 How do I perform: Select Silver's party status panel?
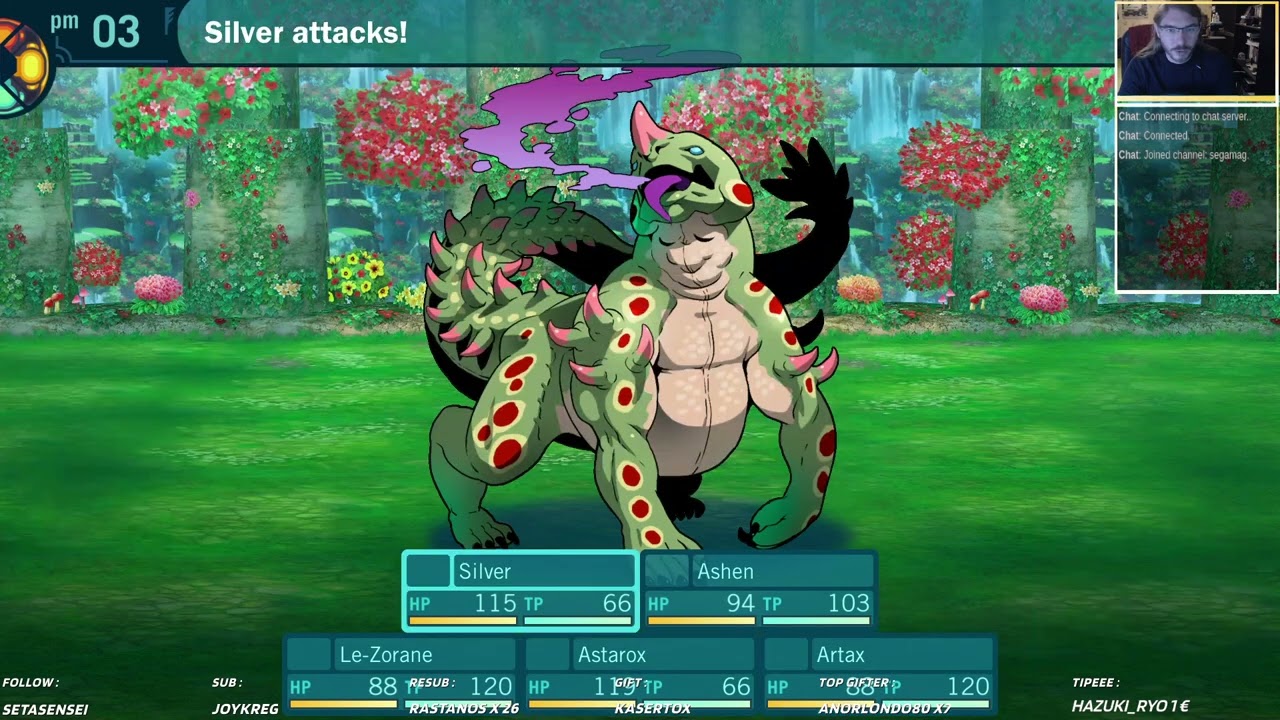pyautogui.click(x=520, y=591)
